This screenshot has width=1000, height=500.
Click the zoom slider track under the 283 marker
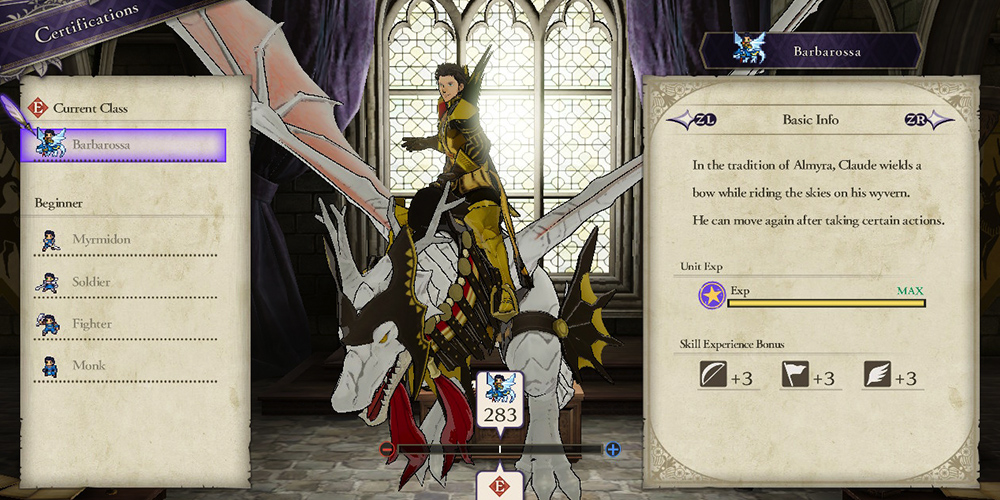(499, 450)
